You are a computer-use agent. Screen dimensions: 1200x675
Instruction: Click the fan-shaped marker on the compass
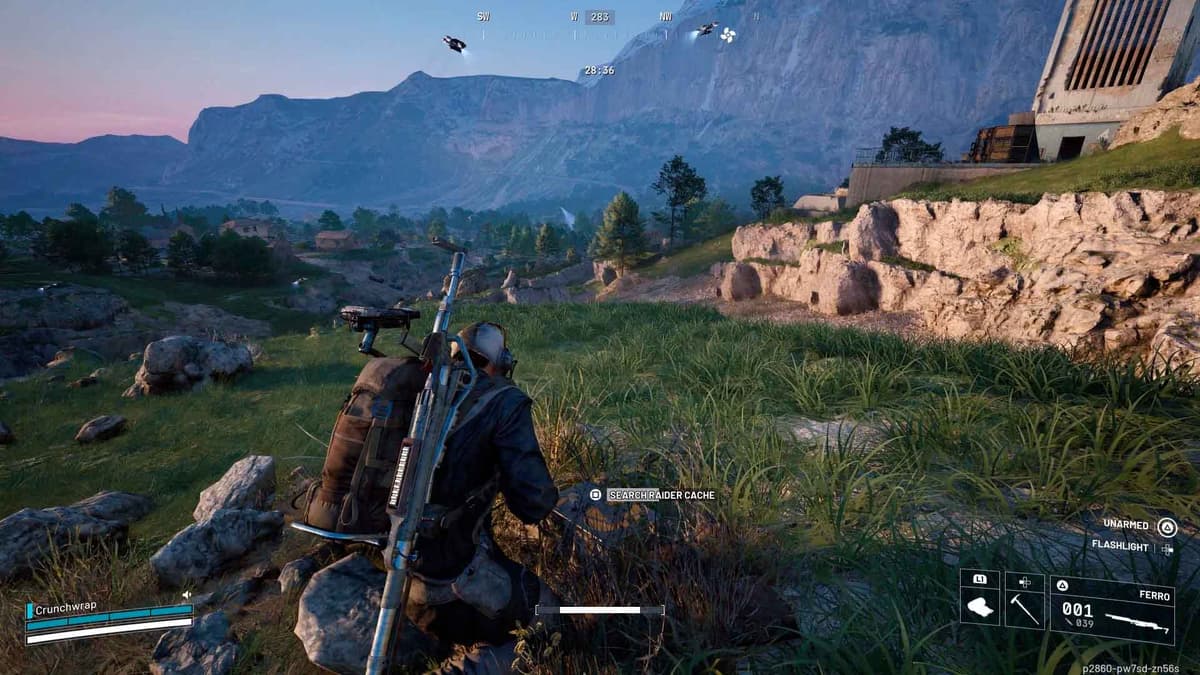pos(727,34)
